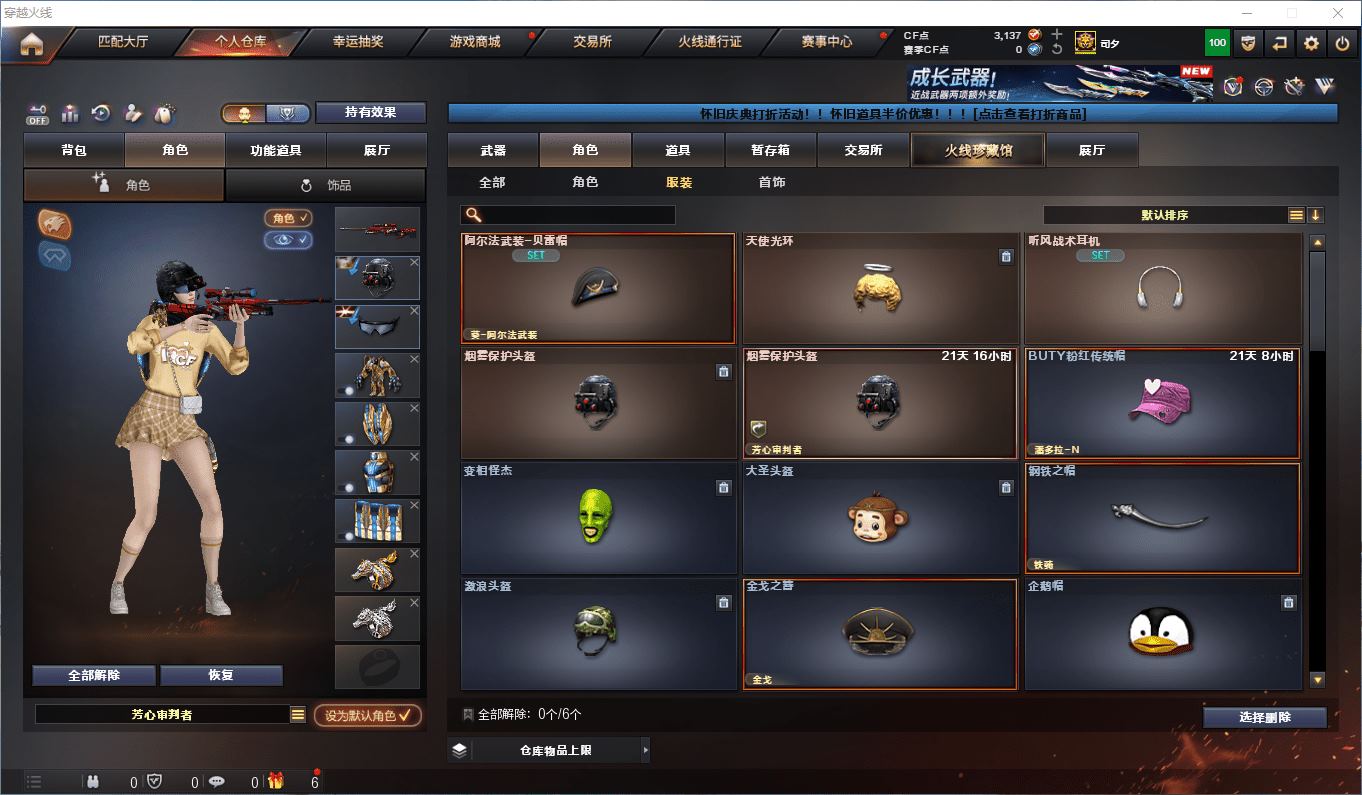Open the 游戏商城 shop menu
The height and width of the screenshot is (795, 1362).
click(474, 42)
